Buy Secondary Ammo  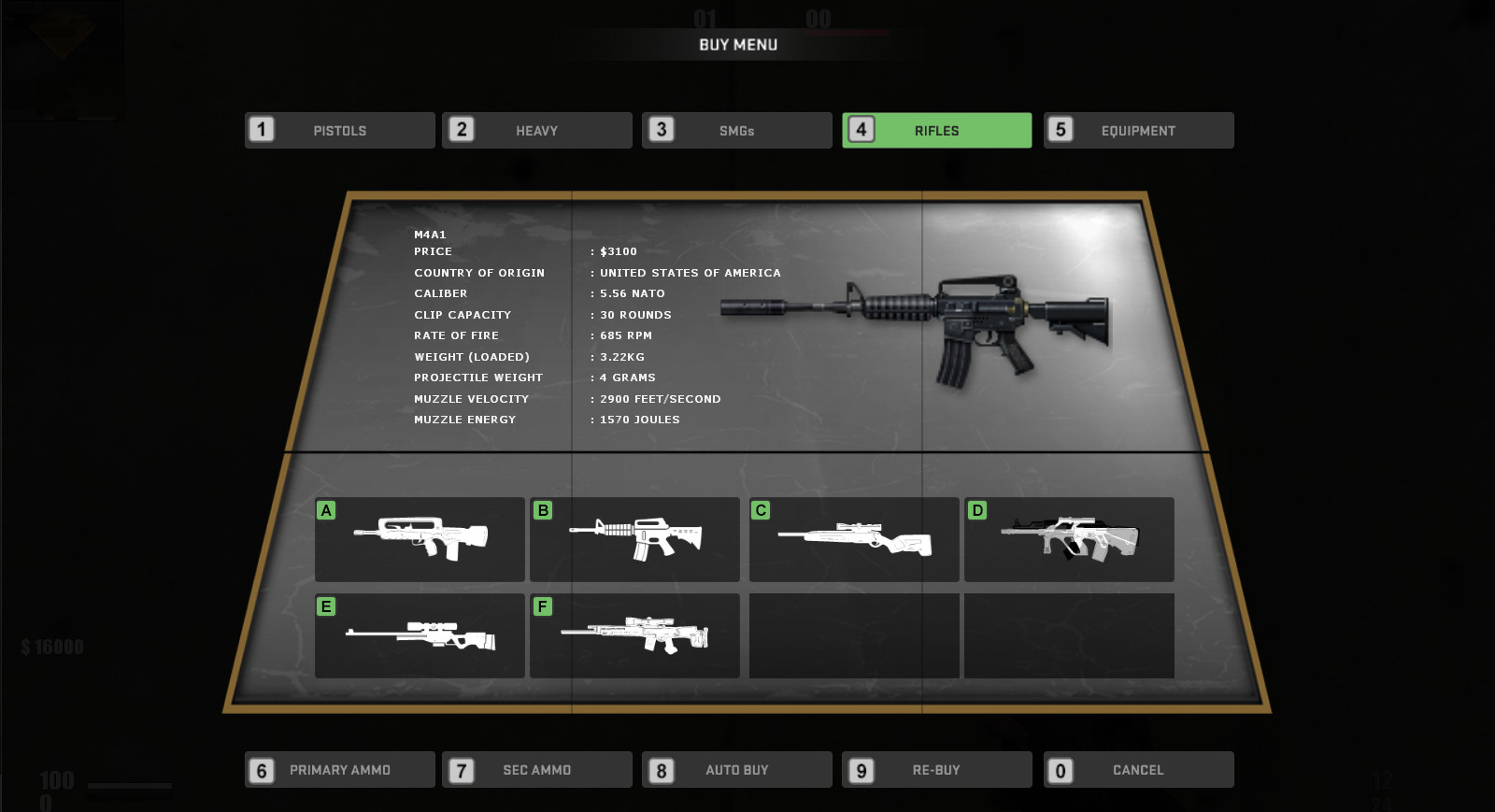pyautogui.click(x=537, y=769)
